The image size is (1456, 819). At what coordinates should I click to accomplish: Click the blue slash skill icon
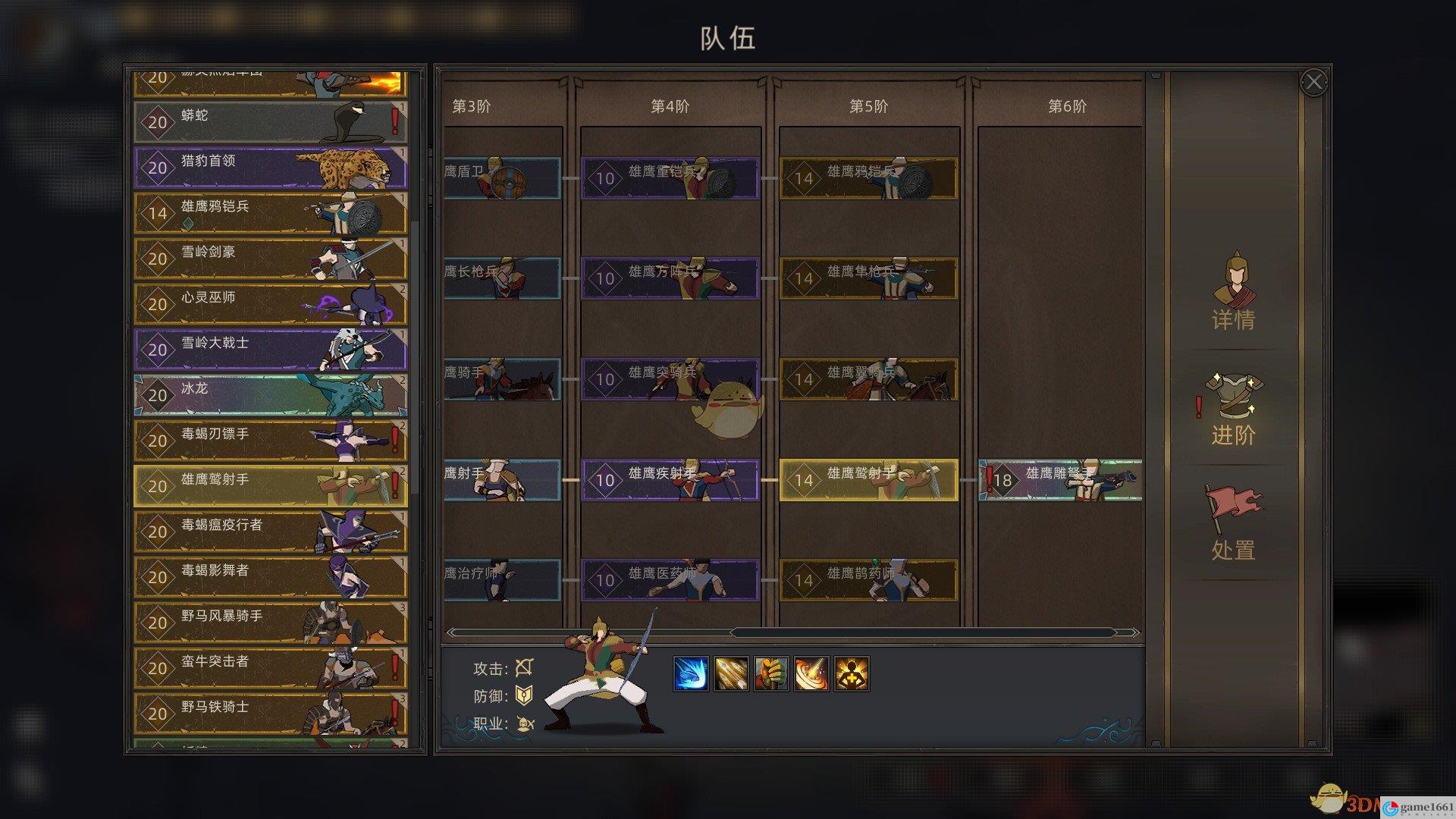pyautogui.click(x=691, y=673)
